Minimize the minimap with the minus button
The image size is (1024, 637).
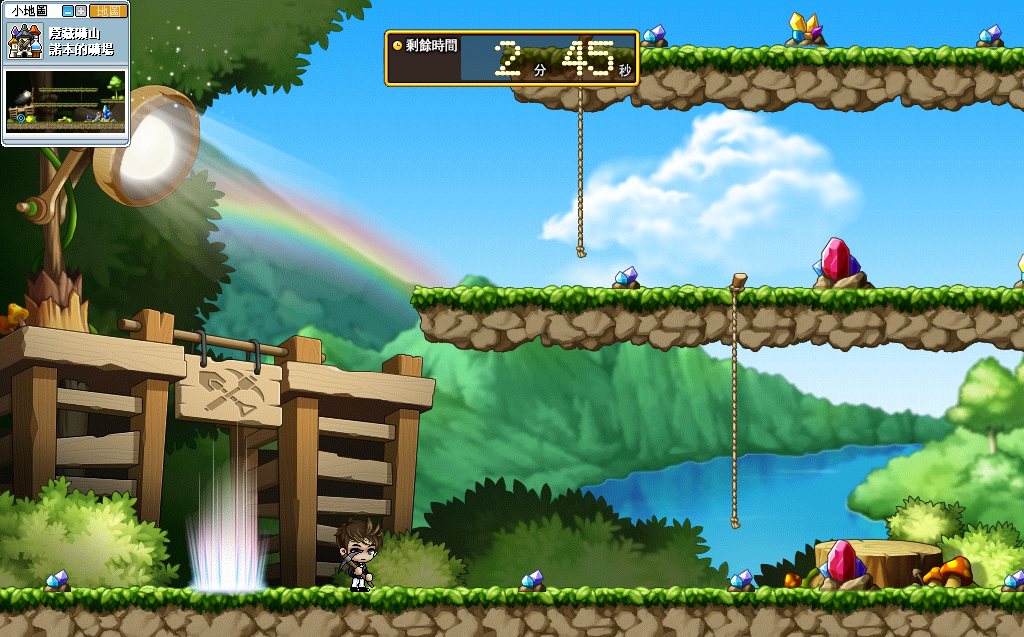coord(68,11)
